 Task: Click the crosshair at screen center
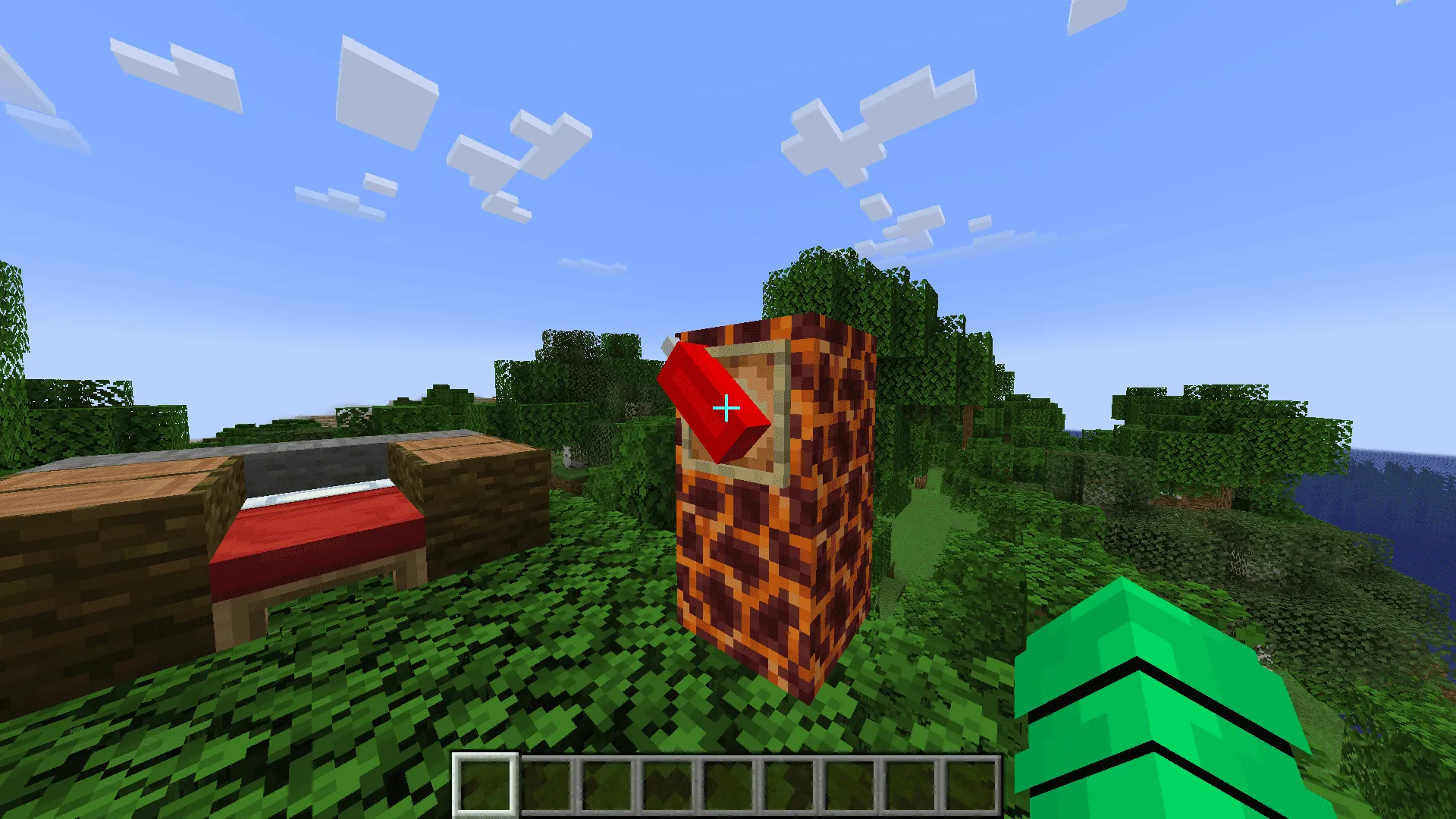pos(726,407)
